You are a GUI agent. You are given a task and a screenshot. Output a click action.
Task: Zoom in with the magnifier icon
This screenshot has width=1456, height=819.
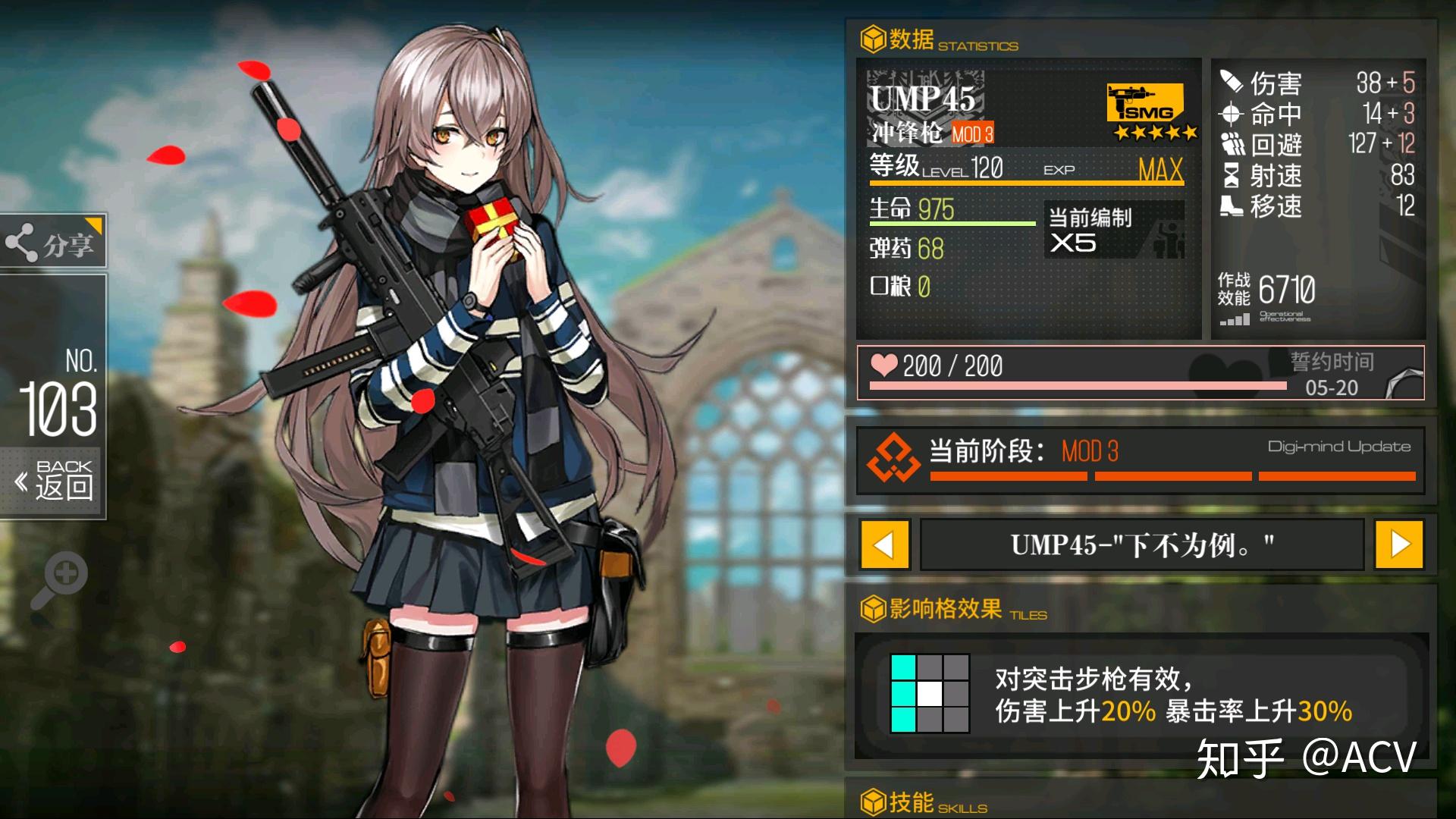click(x=61, y=580)
